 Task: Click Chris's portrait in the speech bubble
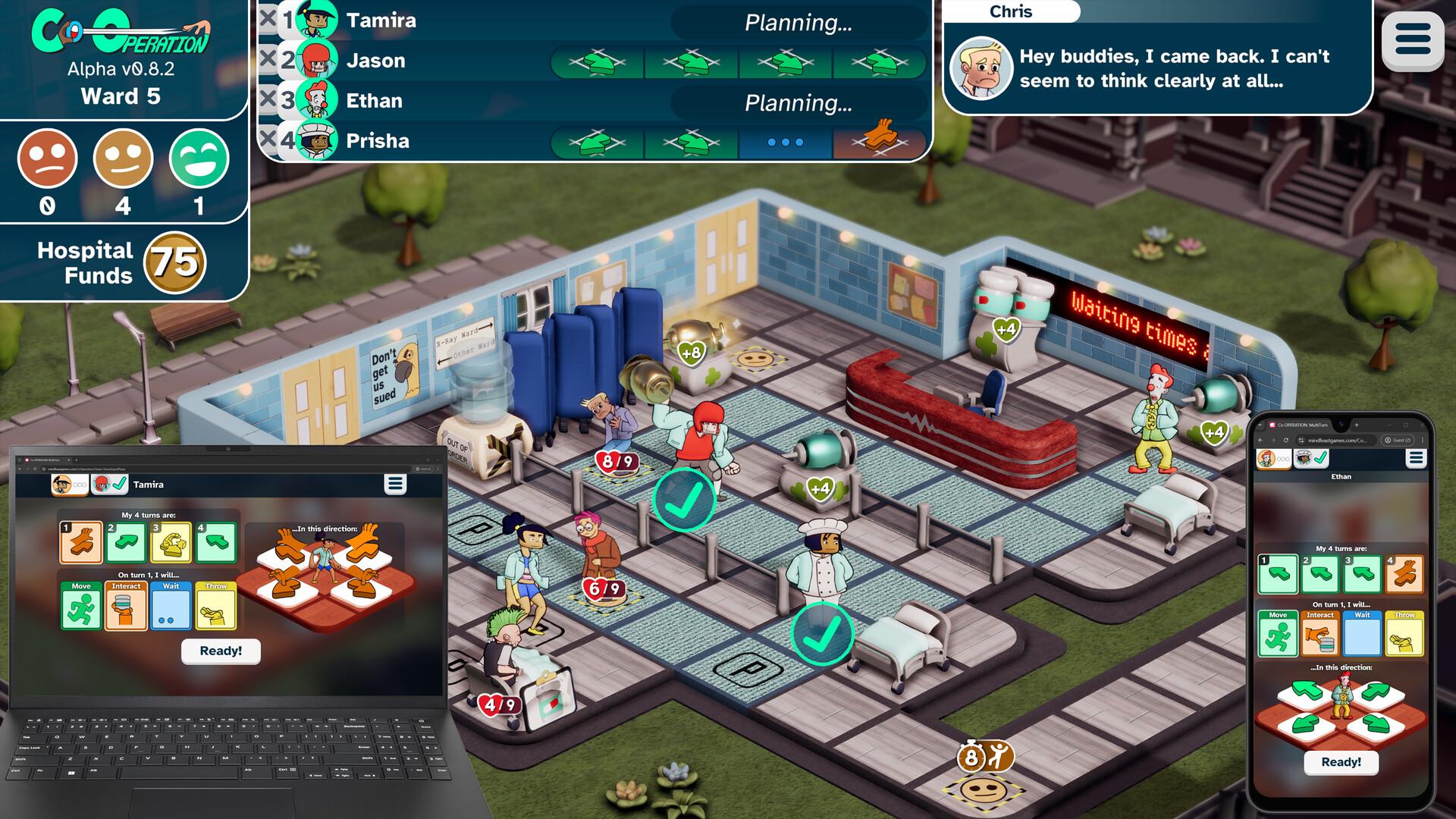(984, 68)
